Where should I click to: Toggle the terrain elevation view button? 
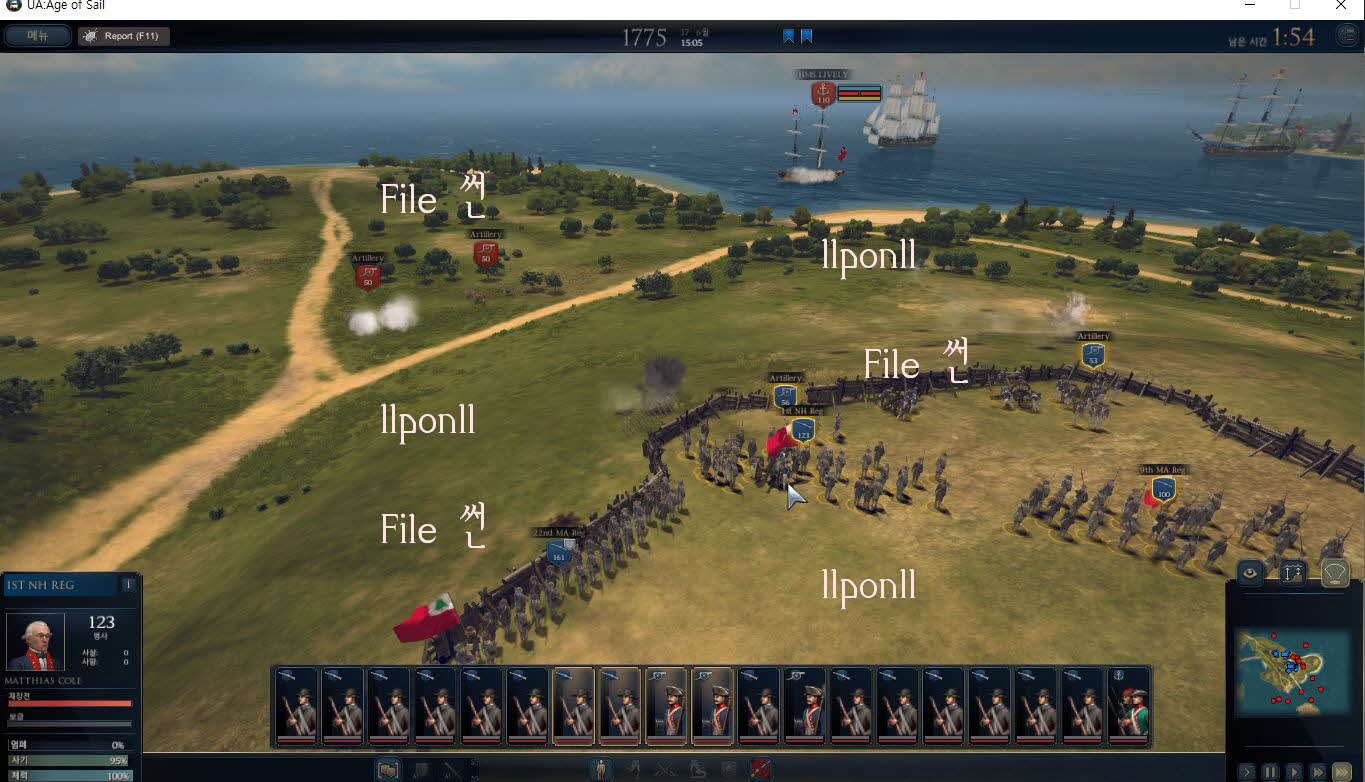pos(1293,573)
